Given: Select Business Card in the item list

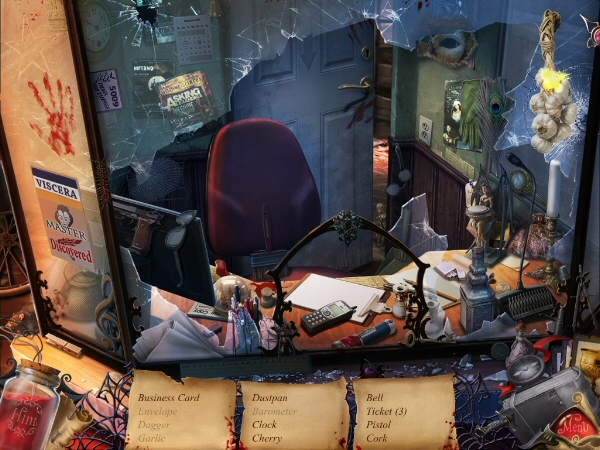Looking at the screenshot, I should point(171,398).
